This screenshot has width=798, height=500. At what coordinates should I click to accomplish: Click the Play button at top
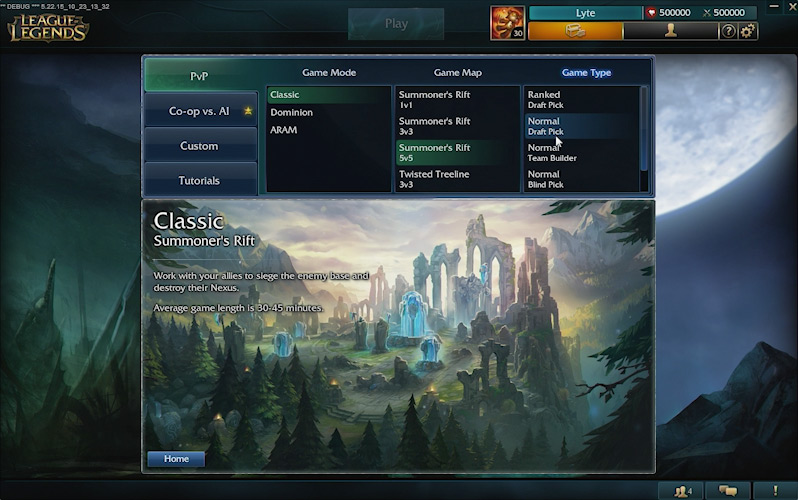pyautogui.click(x=396, y=24)
